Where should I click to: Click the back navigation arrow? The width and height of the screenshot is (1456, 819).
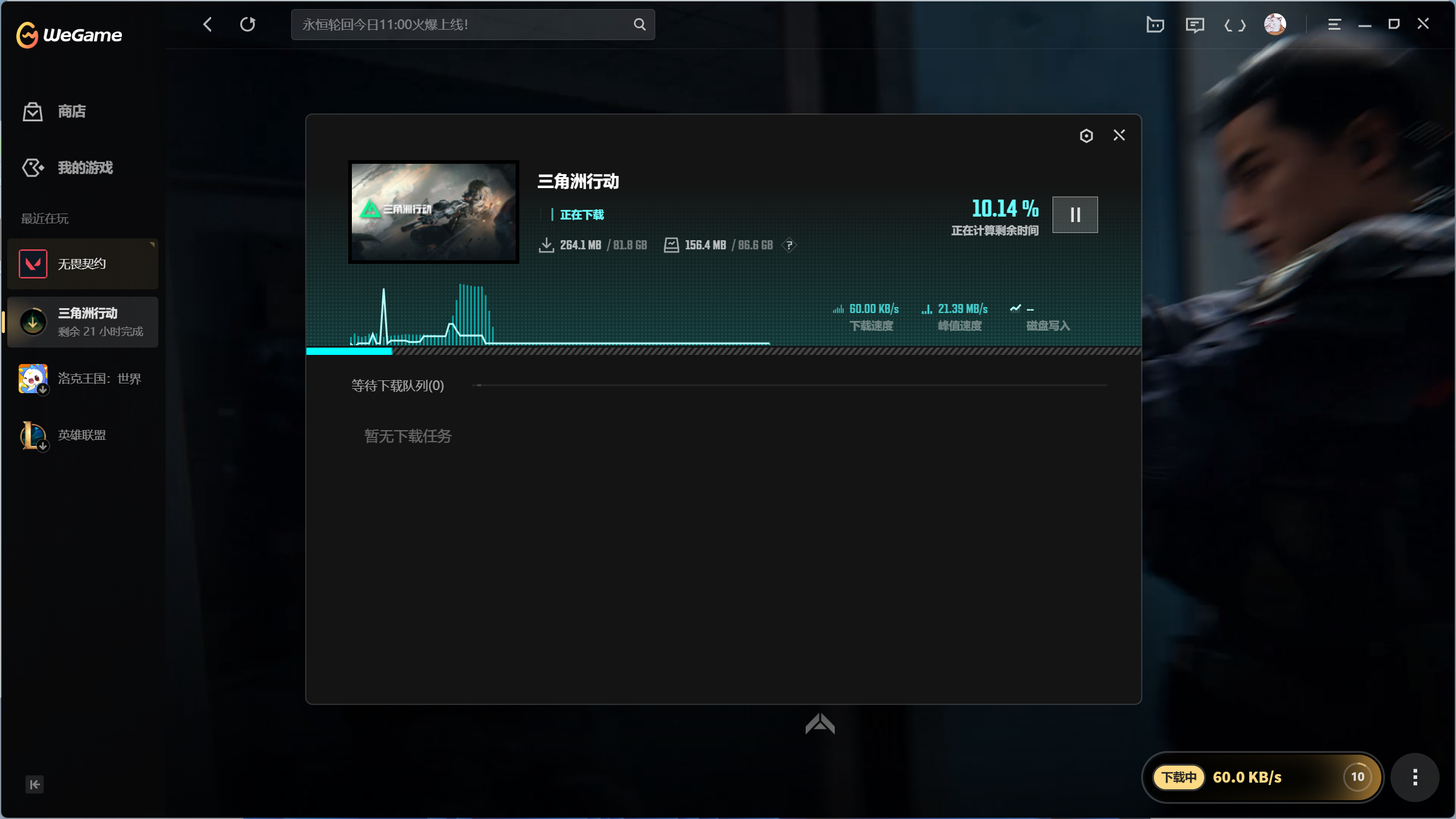(207, 24)
